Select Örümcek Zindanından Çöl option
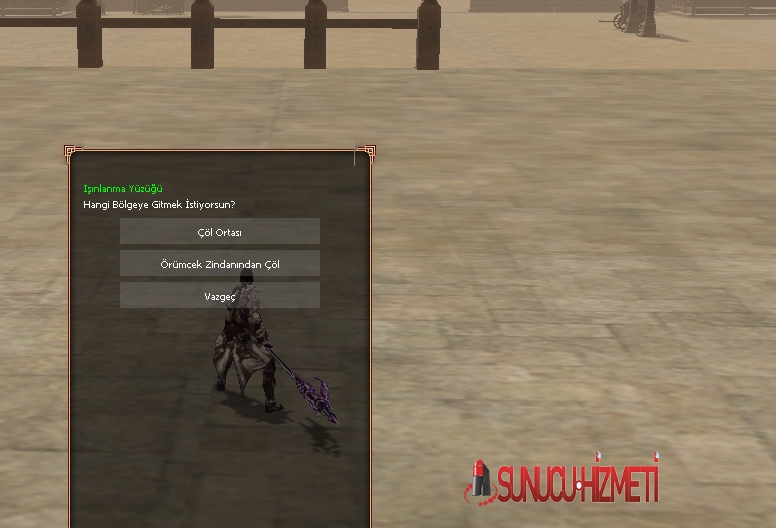 coord(220,264)
